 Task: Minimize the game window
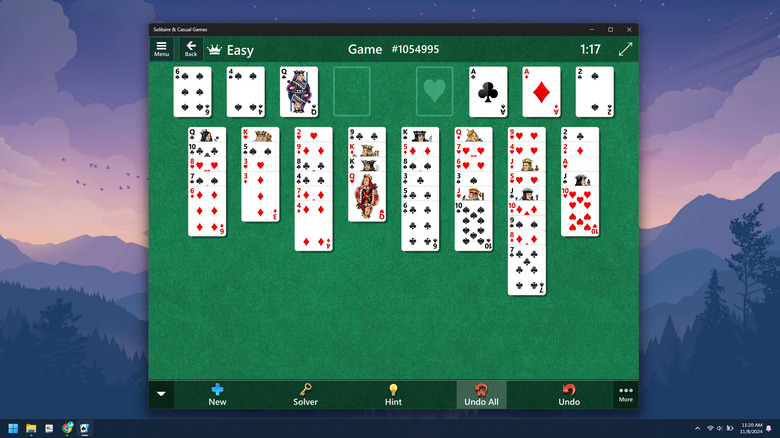(591, 29)
